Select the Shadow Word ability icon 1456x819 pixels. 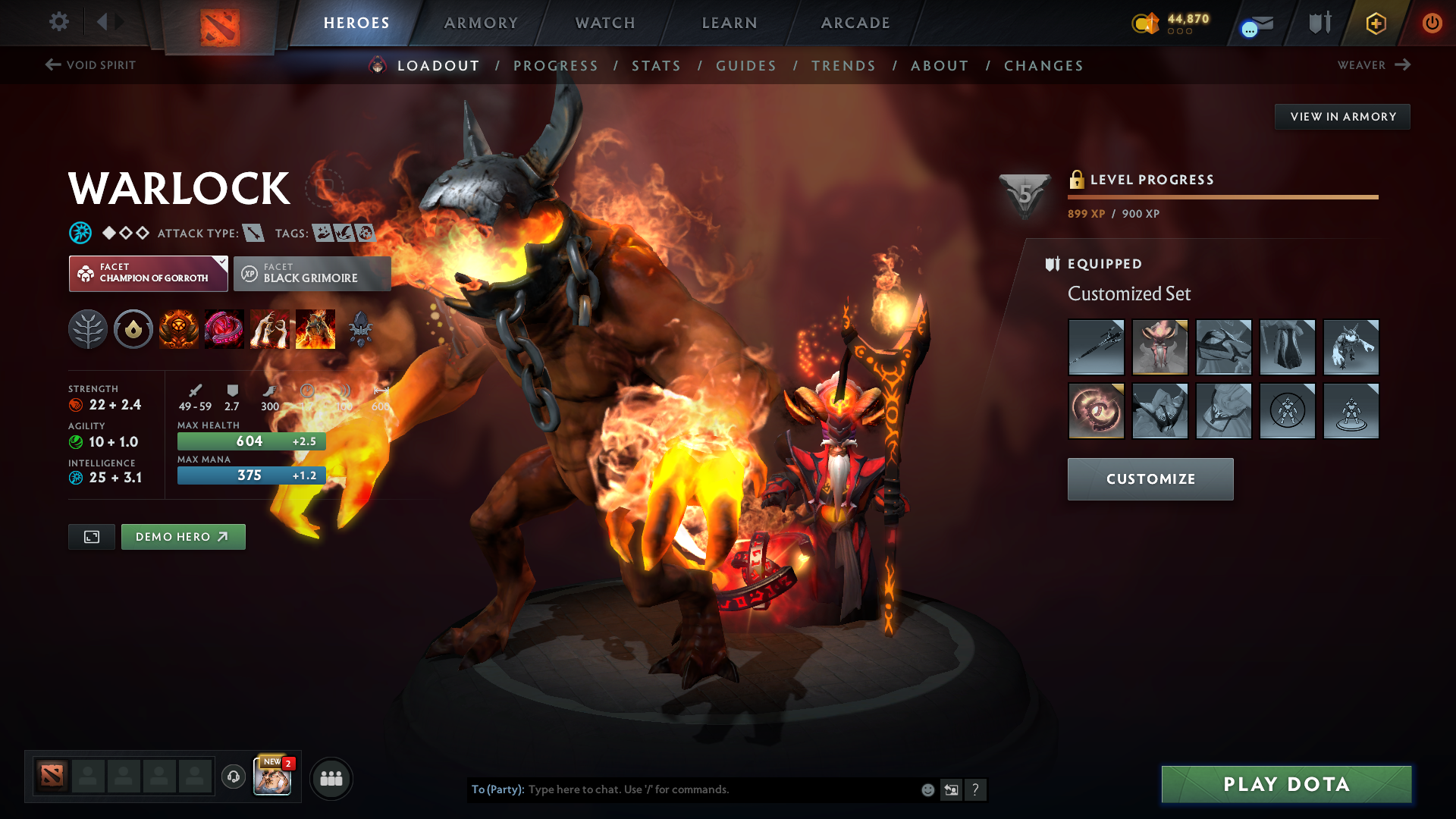click(224, 328)
